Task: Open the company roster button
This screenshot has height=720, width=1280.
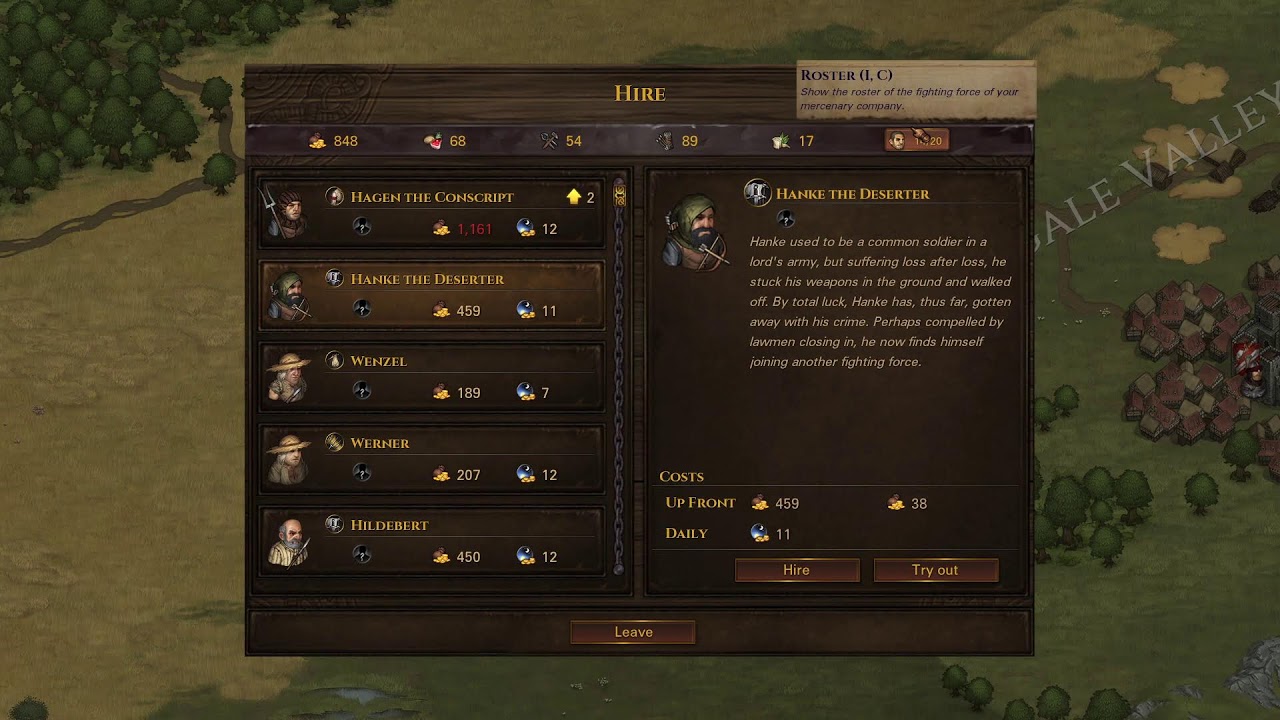Action: [916, 141]
